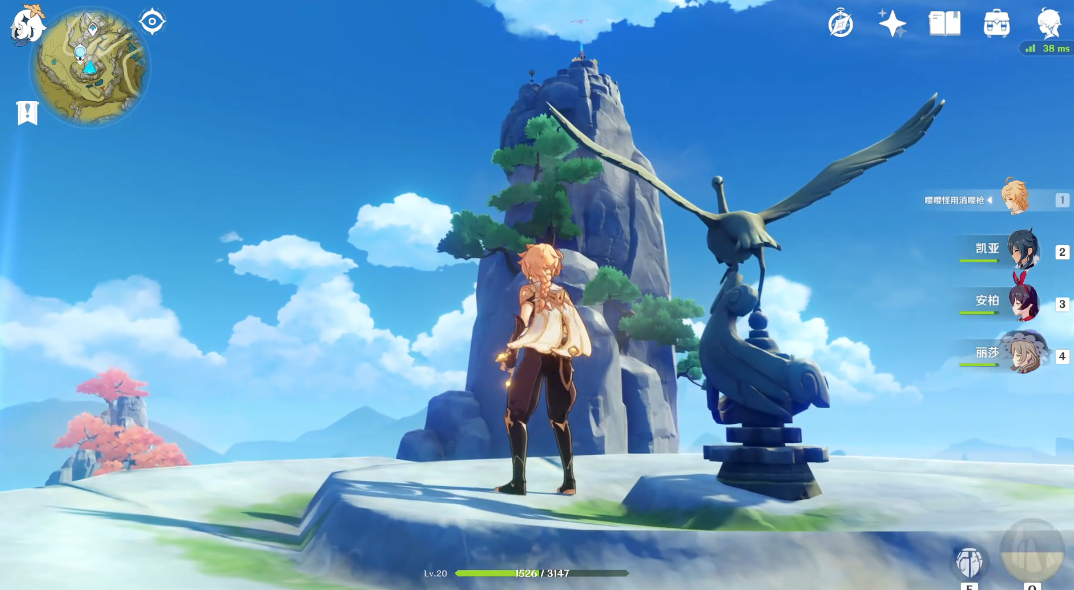1074x590 pixels.
Task: Open the Adventurer Handbook book icon
Action: click(x=944, y=23)
